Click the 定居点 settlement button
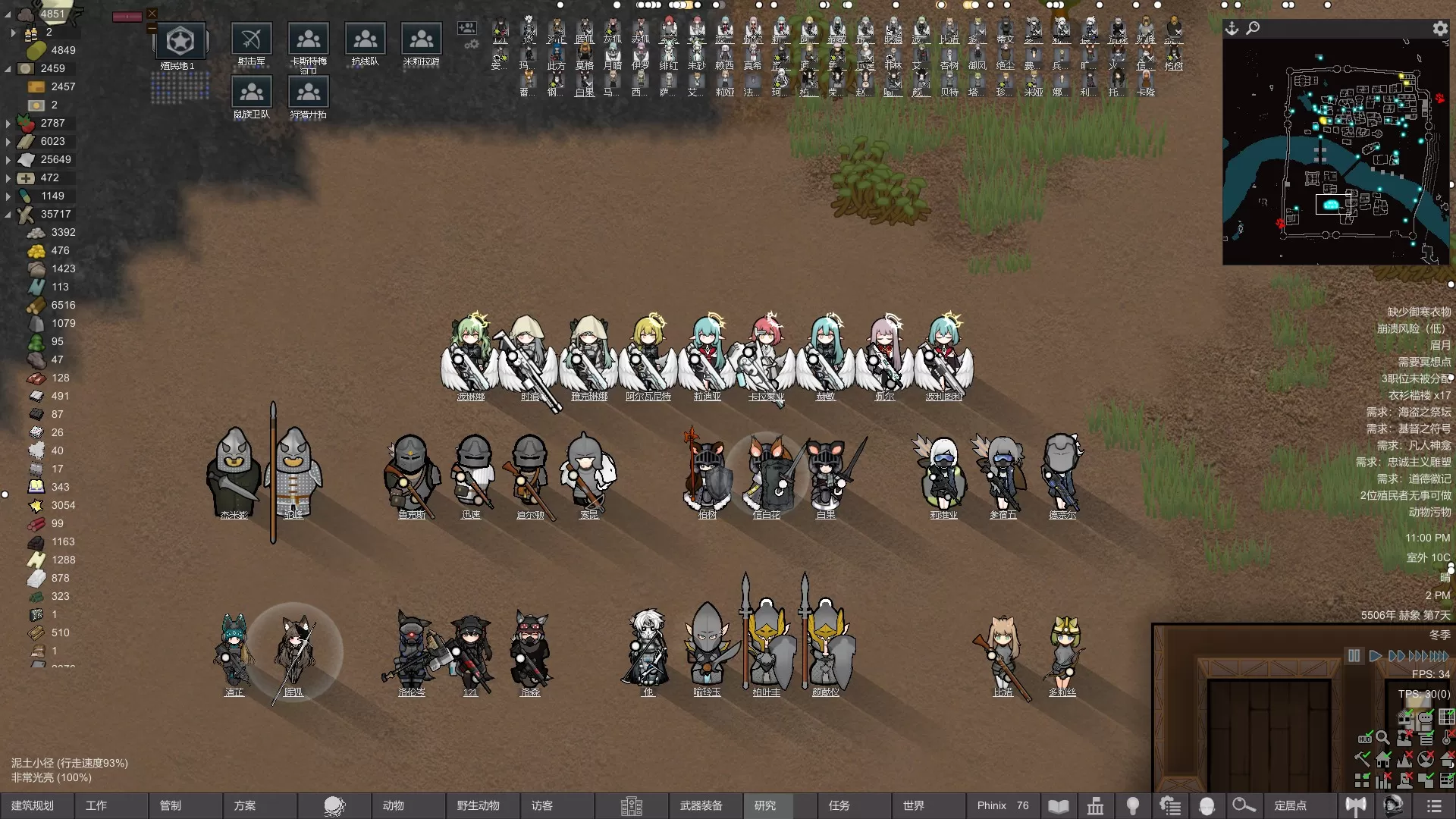 coord(1290,805)
